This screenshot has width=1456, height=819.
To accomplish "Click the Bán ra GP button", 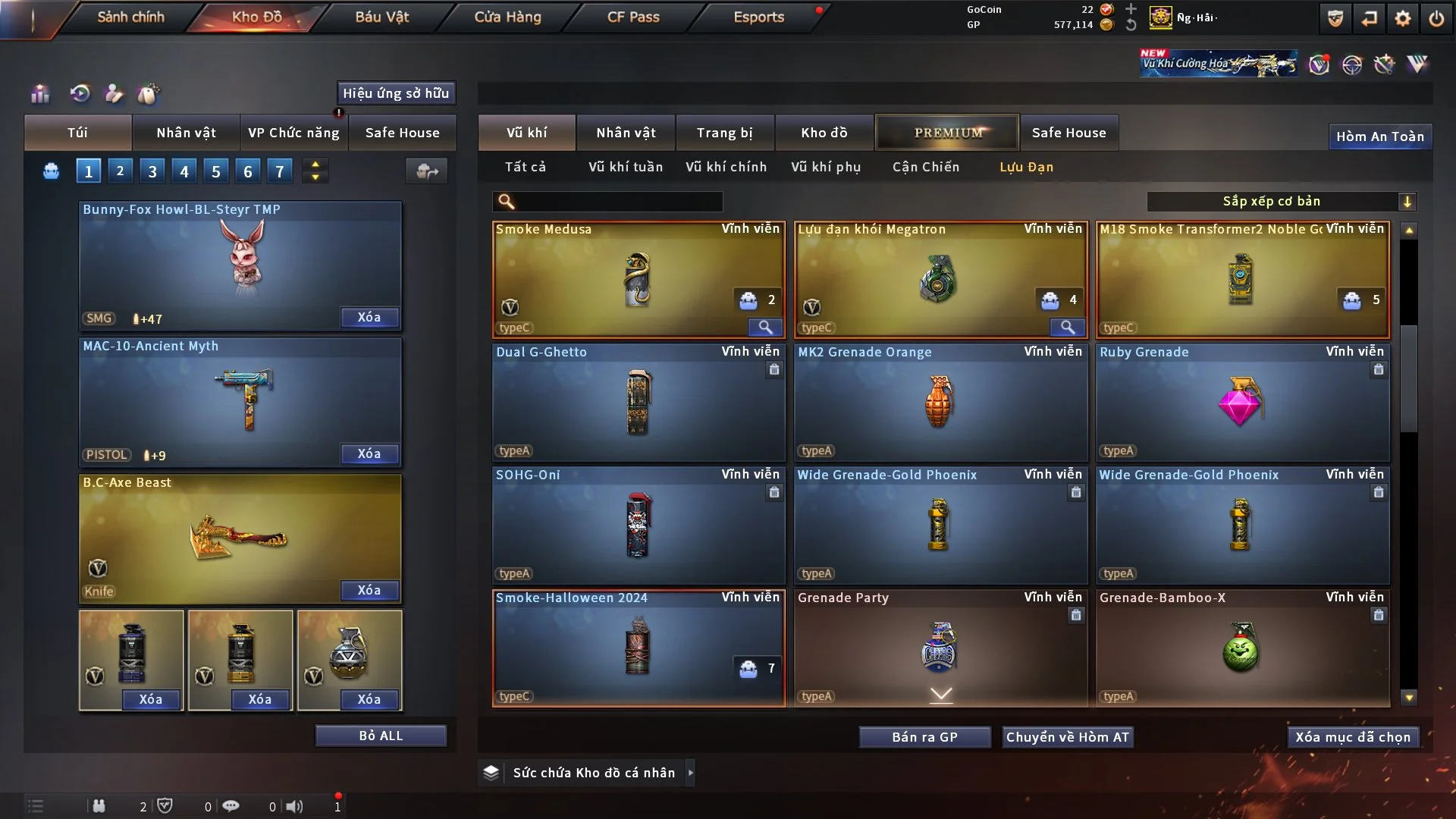I will pos(924,737).
